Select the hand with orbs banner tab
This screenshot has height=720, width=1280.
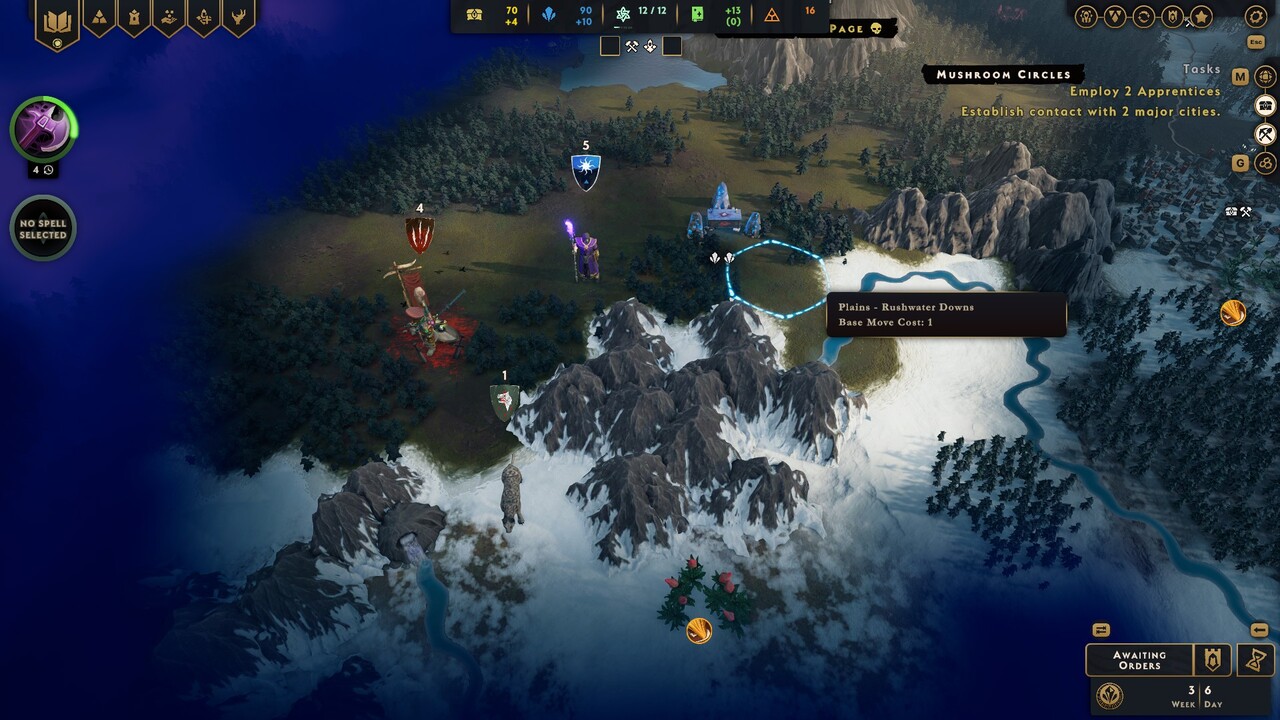[x=169, y=17]
